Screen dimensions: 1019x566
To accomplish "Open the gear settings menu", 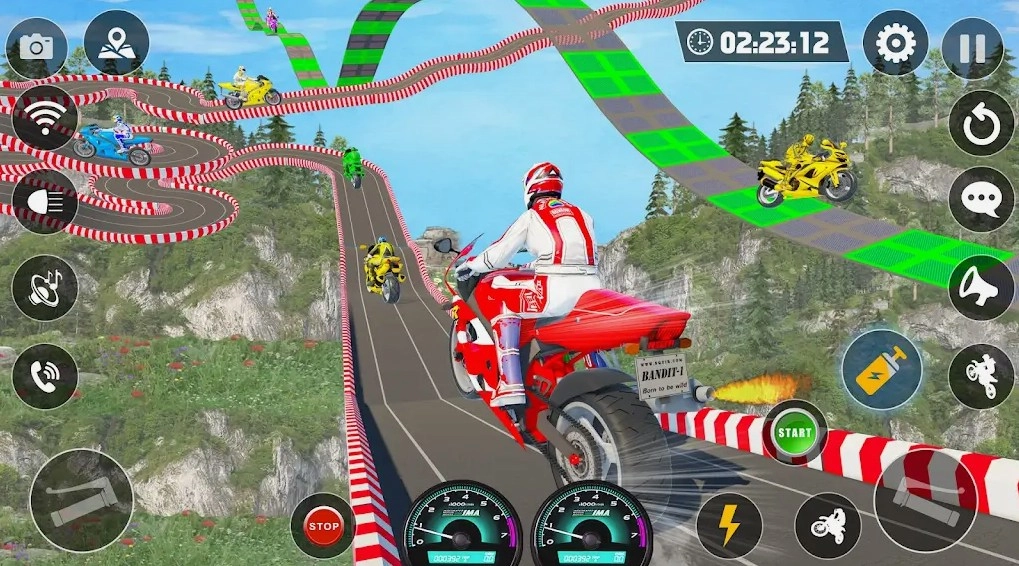I will pyautogui.click(x=895, y=44).
